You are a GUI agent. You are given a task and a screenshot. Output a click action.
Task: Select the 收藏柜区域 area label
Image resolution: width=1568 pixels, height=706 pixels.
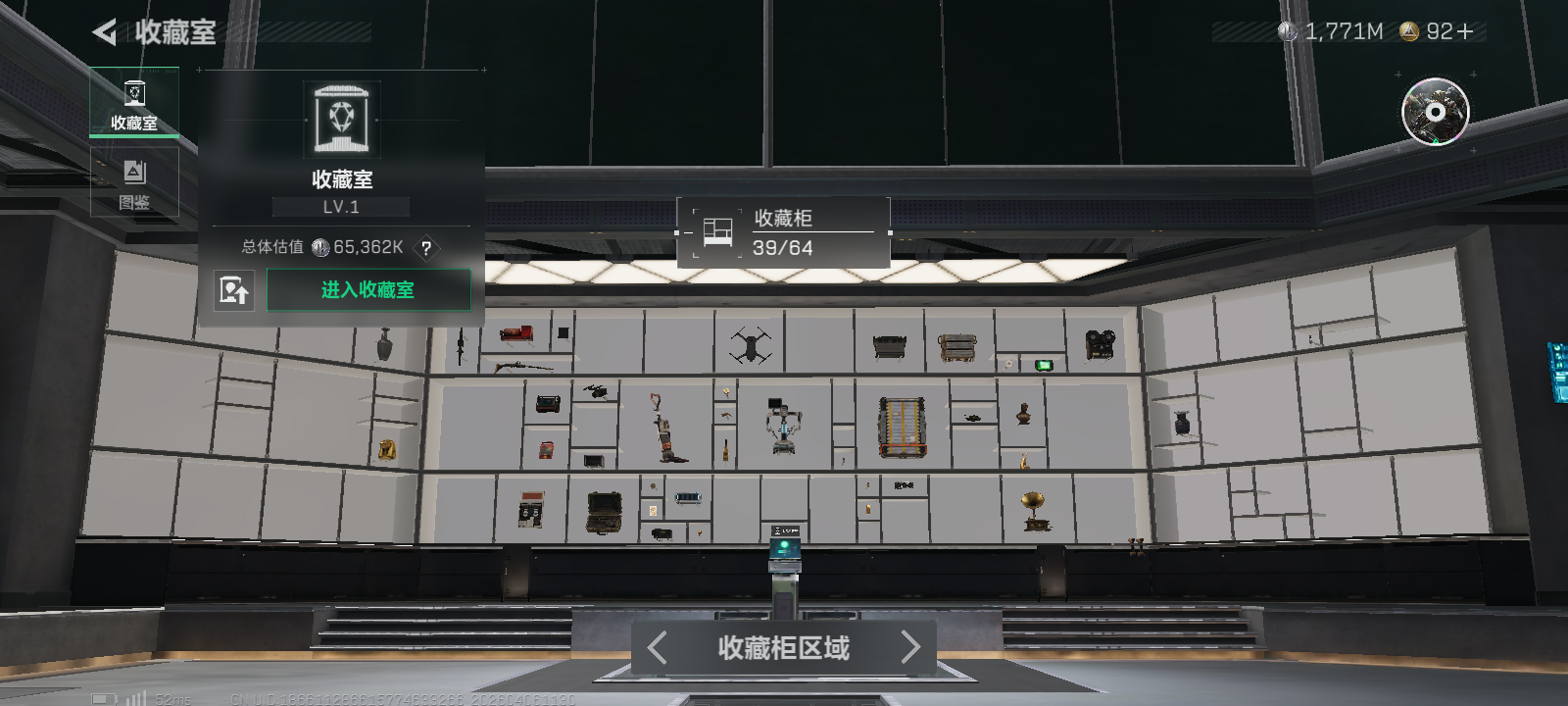point(783,648)
